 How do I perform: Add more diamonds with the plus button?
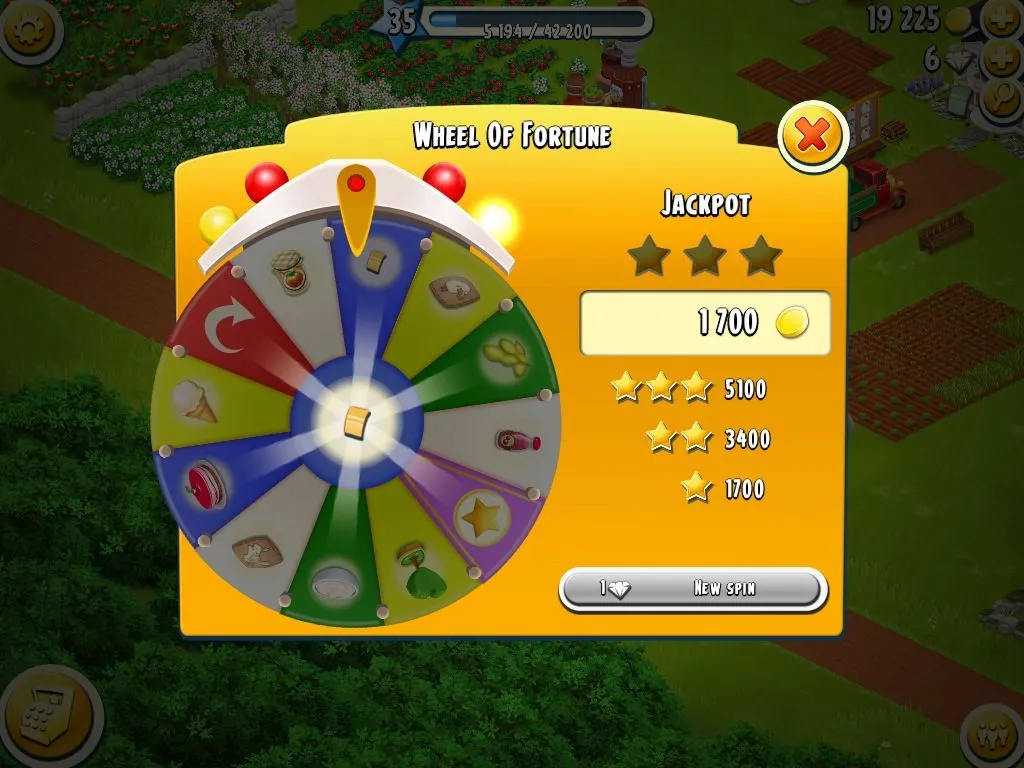(x=1001, y=60)
